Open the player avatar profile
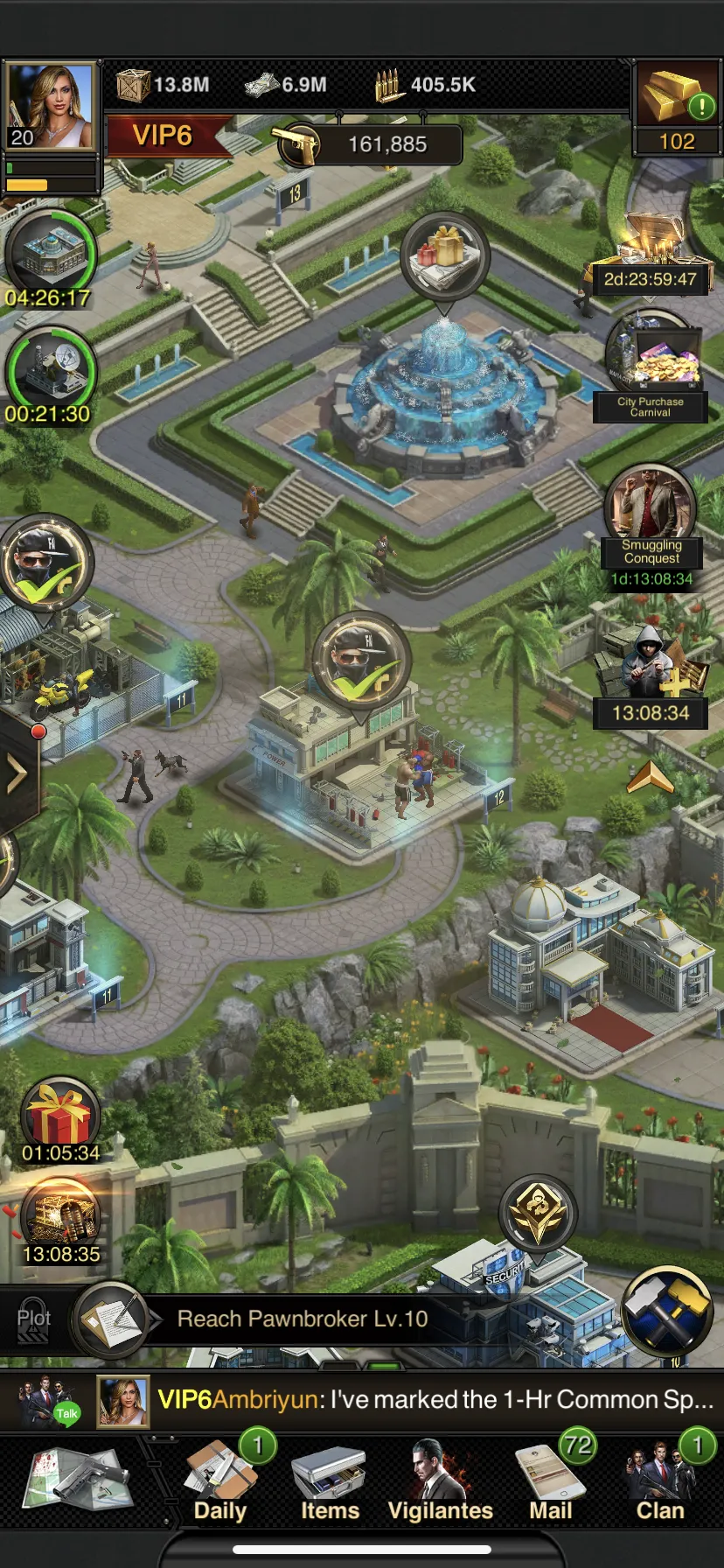Screen dimensions: 724x1568 [x=51, y=105]
